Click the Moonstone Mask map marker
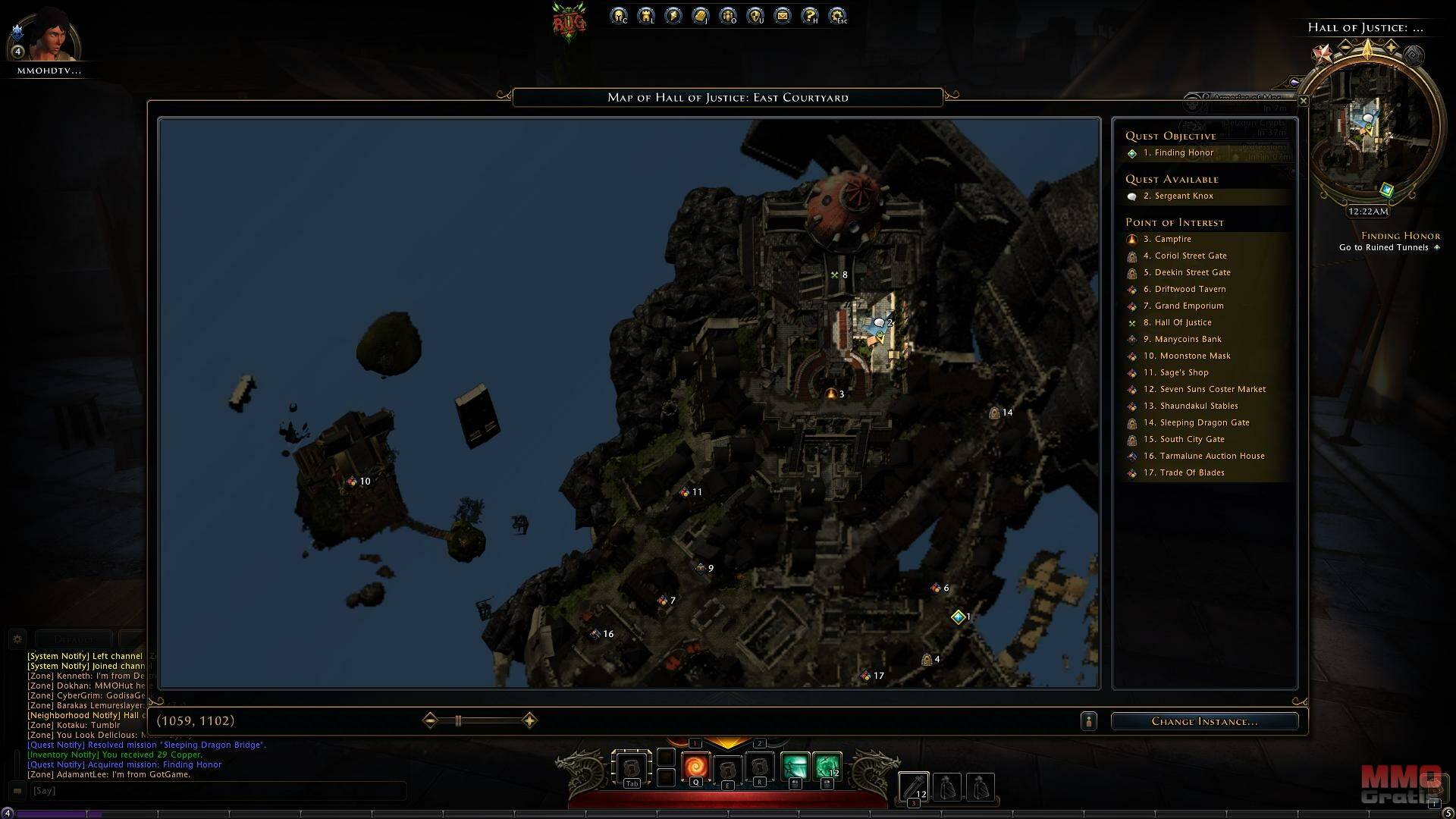Image resolution: width=1456 pixels, height=819 pixels. (352, 482)
